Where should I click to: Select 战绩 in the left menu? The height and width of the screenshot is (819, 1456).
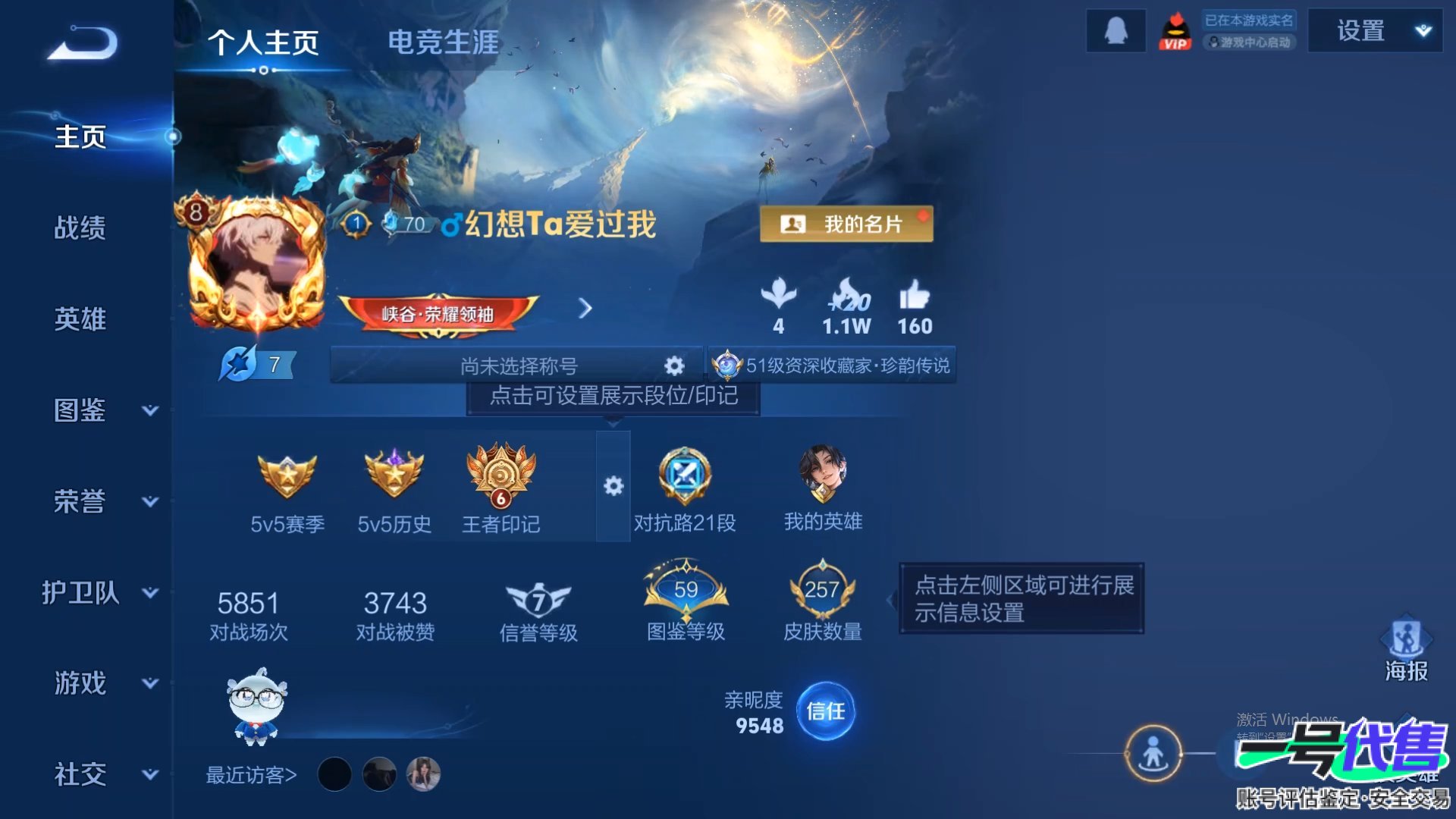click(x=80, y=227)
